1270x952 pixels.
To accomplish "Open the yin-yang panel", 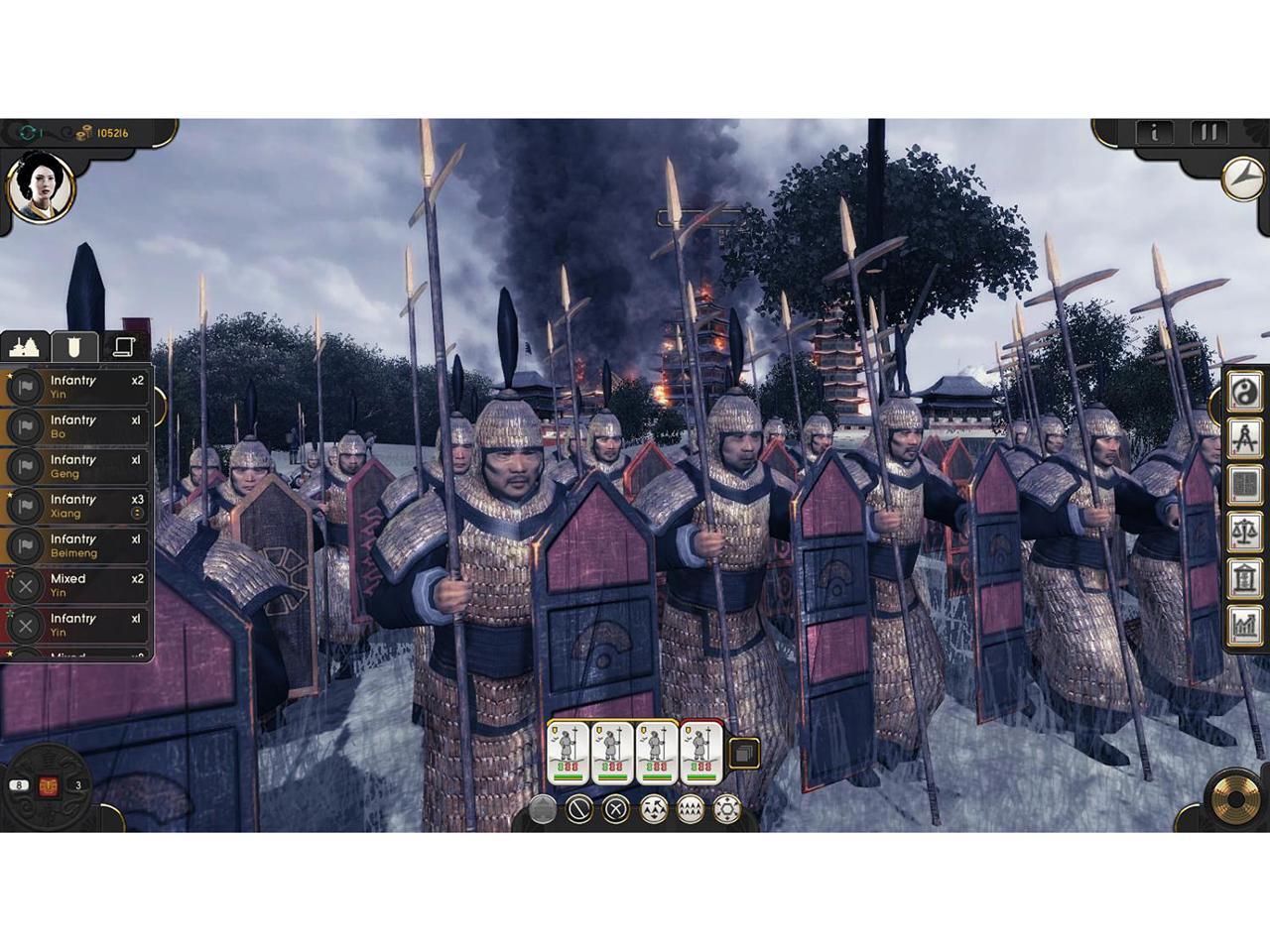I will point(1244,393).
